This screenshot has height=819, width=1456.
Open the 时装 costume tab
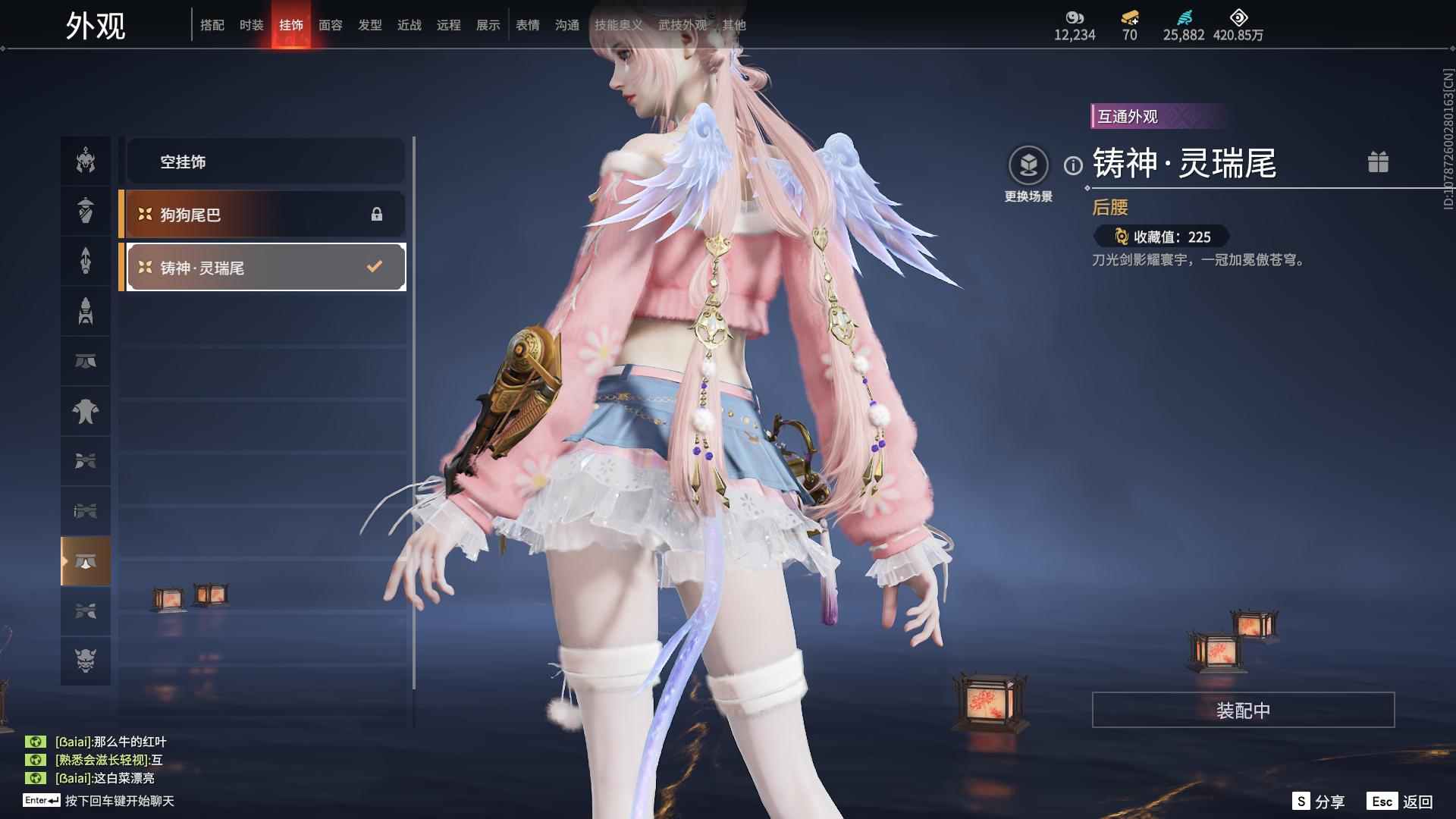pos(252,25)
